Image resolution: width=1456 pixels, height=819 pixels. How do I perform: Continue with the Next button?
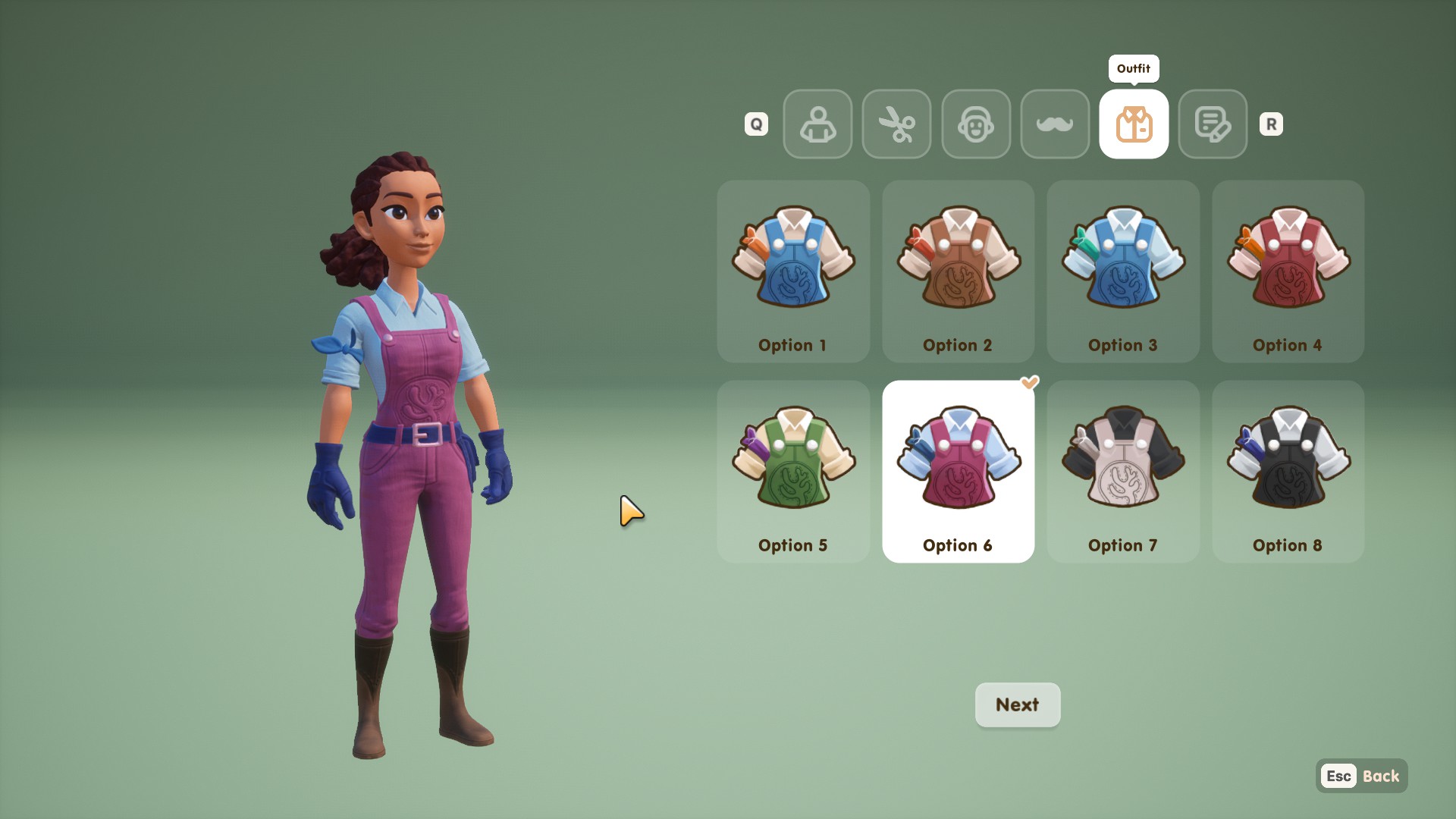point(1017,704)
